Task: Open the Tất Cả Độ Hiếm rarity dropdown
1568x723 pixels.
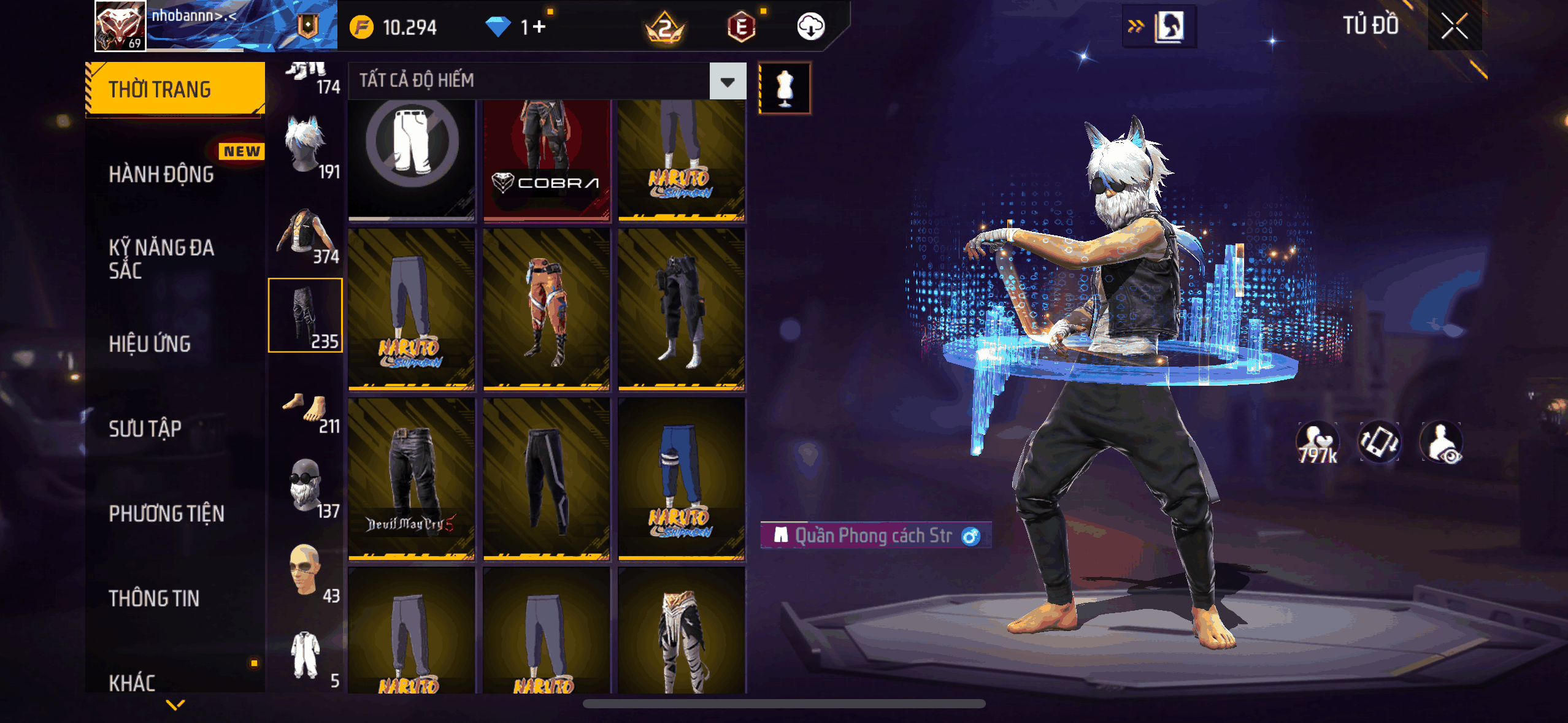Action: tap(728, 81)
